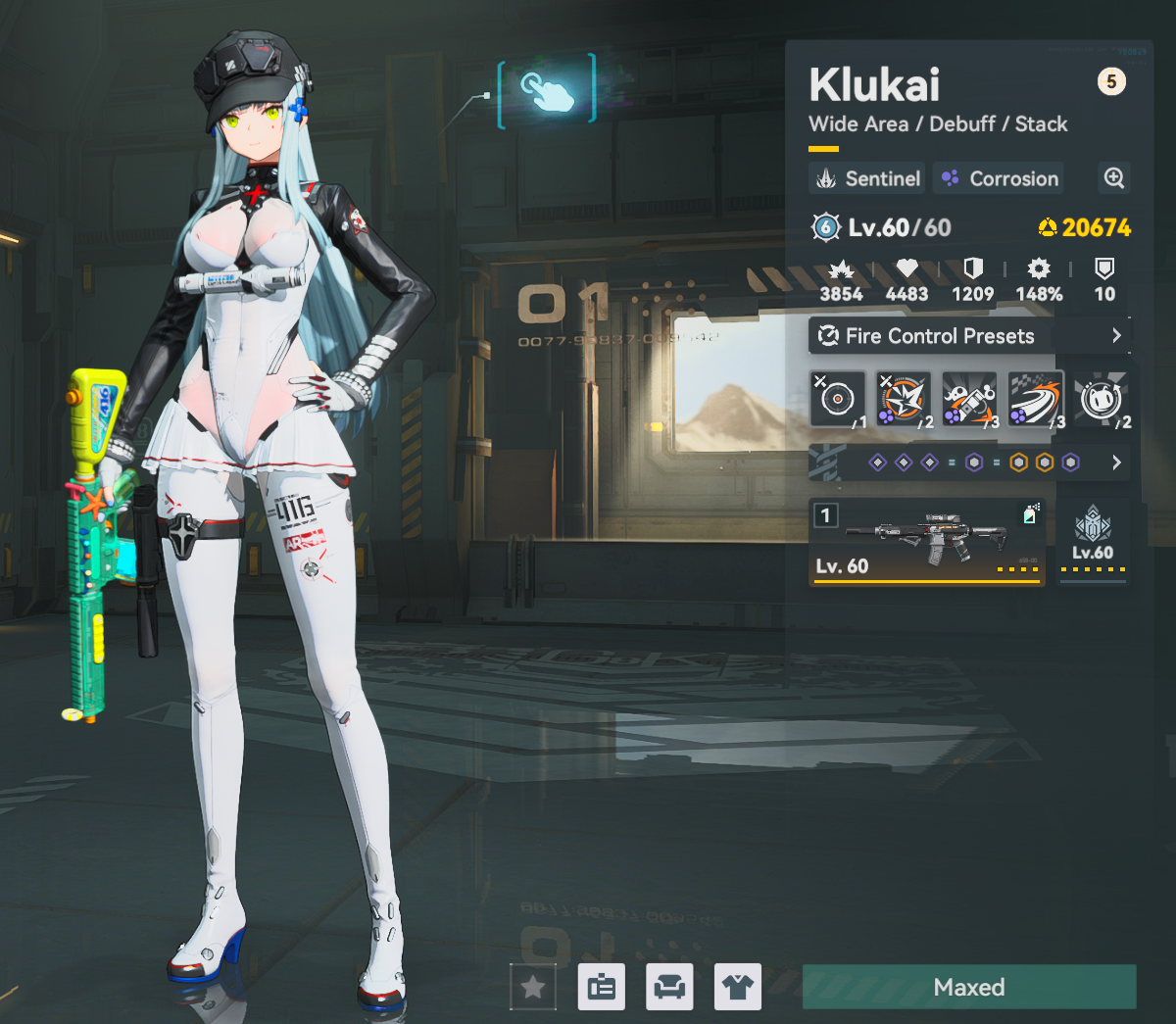This screenshot has height=1024, width=1176.
Task: Open the ID card profile button
Action: 602,987
